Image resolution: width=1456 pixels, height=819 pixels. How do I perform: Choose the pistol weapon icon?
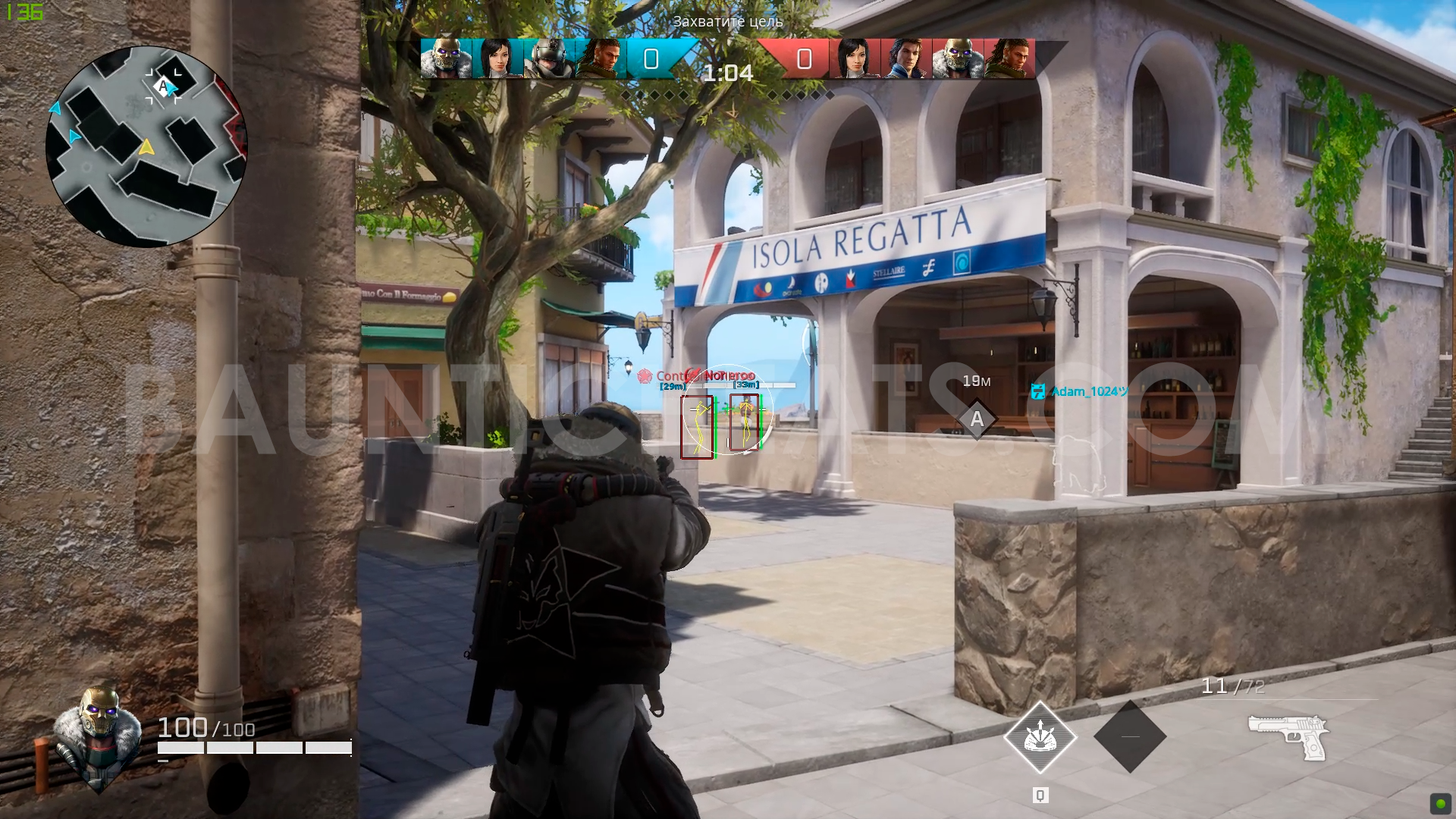[1288, 736]
